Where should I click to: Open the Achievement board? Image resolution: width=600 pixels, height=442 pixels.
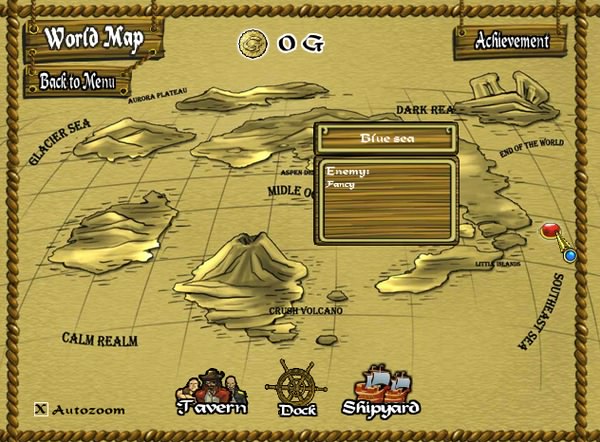[x=512, y=42]
